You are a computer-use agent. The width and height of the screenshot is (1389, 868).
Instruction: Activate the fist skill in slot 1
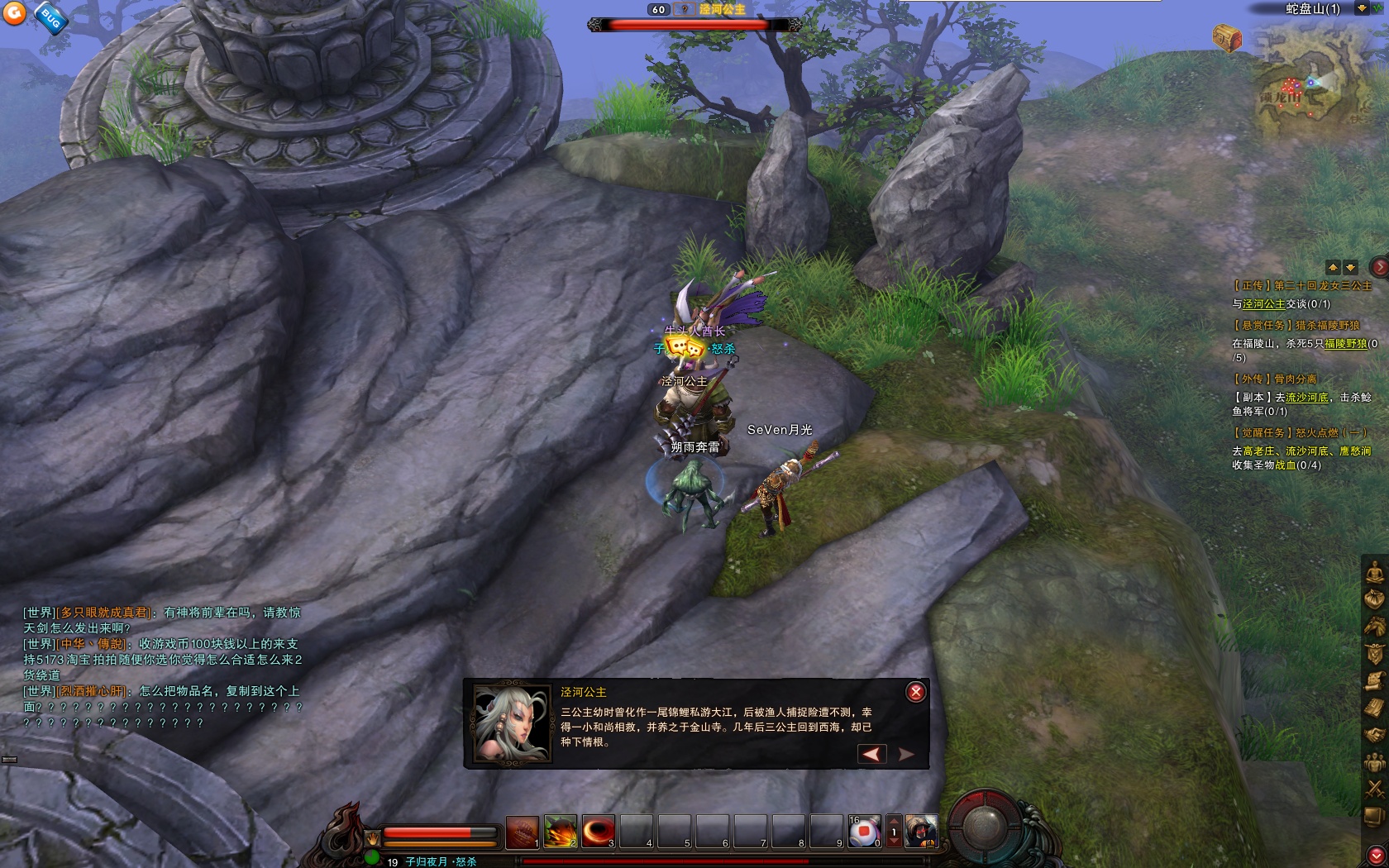click(x=522, y=832)
